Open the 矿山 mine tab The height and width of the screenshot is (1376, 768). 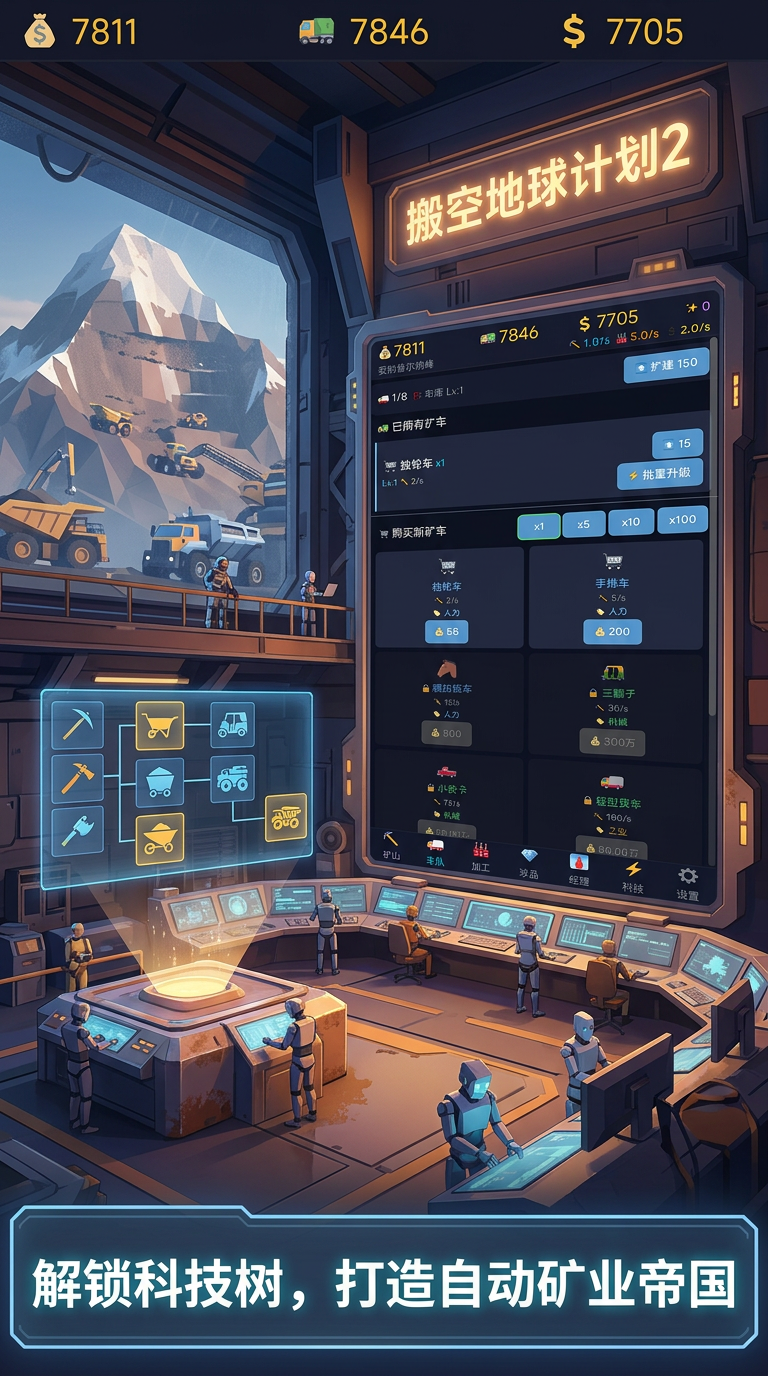tap(391, 846)
